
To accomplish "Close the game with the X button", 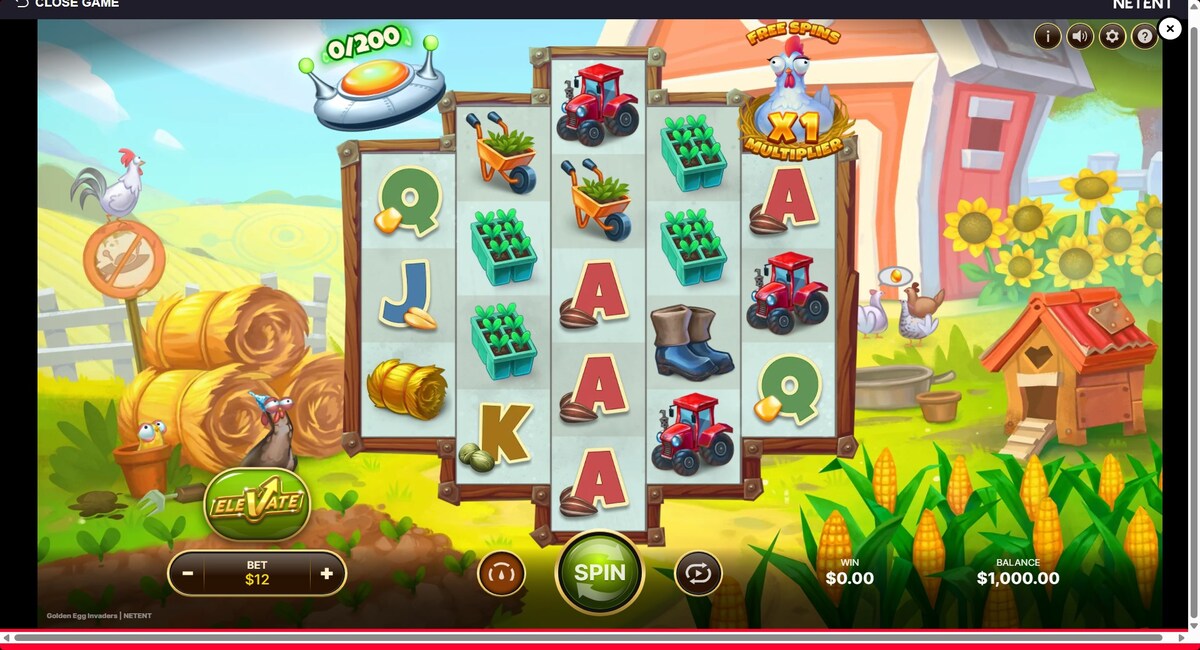I will point(1170,29).
